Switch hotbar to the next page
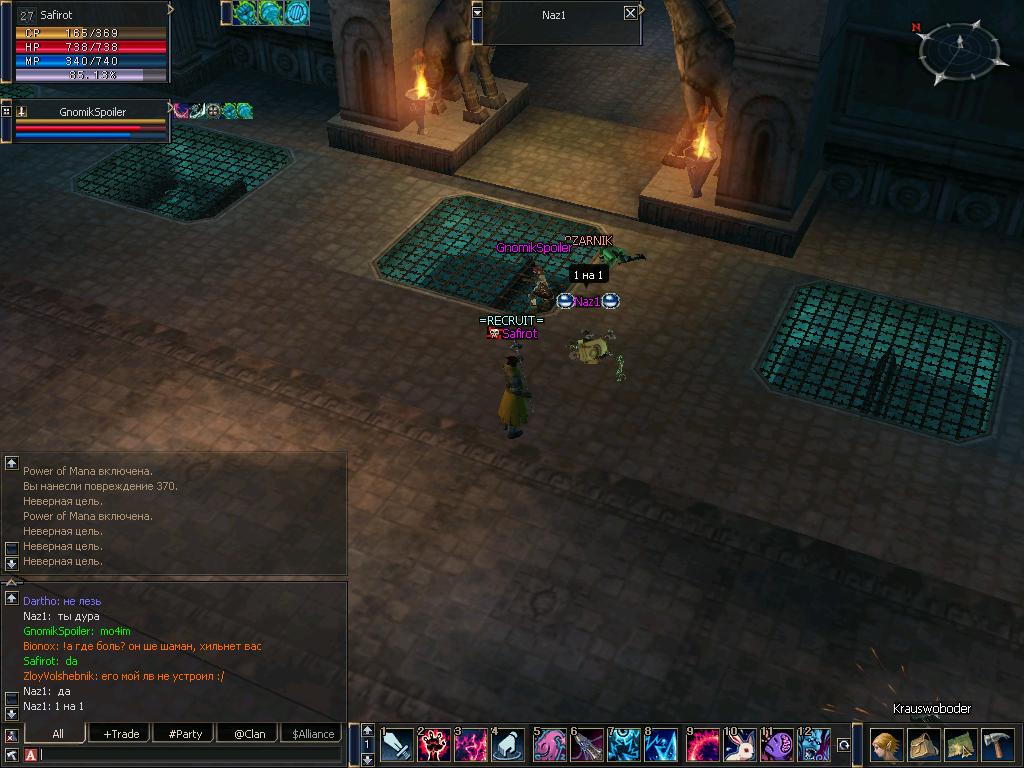 tap(367, 759)
